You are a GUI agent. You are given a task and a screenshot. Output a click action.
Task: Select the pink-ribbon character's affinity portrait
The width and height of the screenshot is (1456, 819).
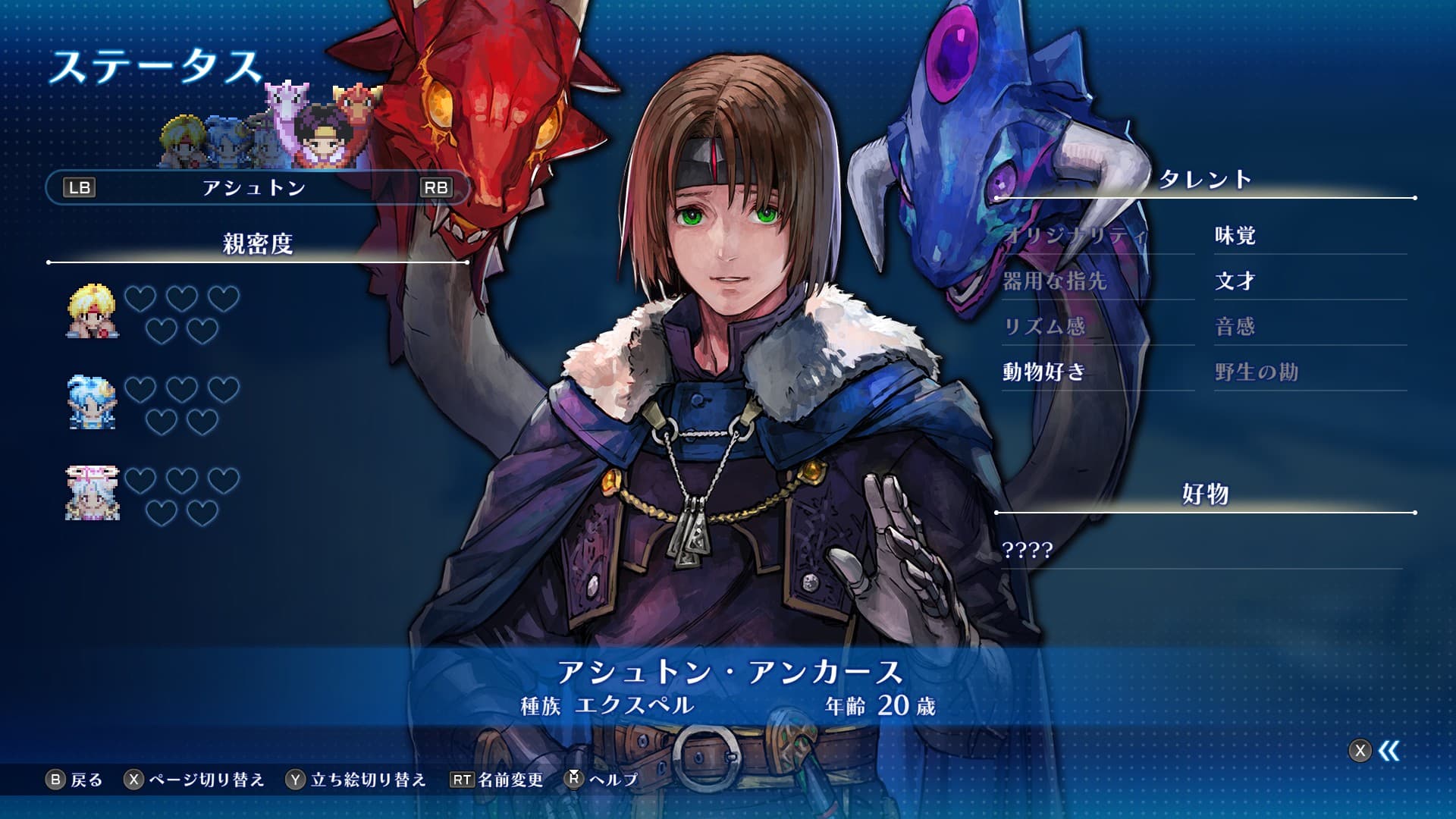(x=93, y=494)
